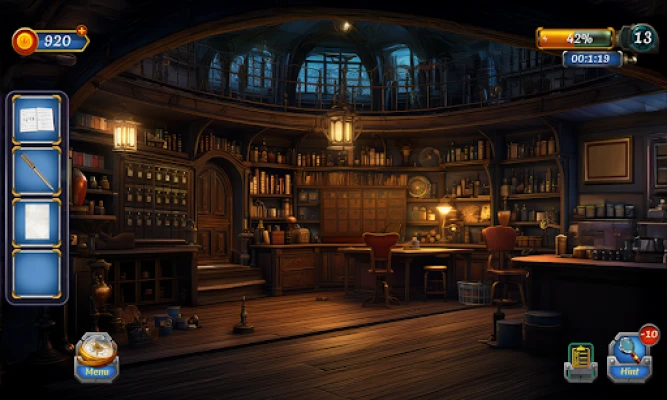Select the letter opener inventory slot
This screenshot has height=400, width=667.
coord(37,171)
